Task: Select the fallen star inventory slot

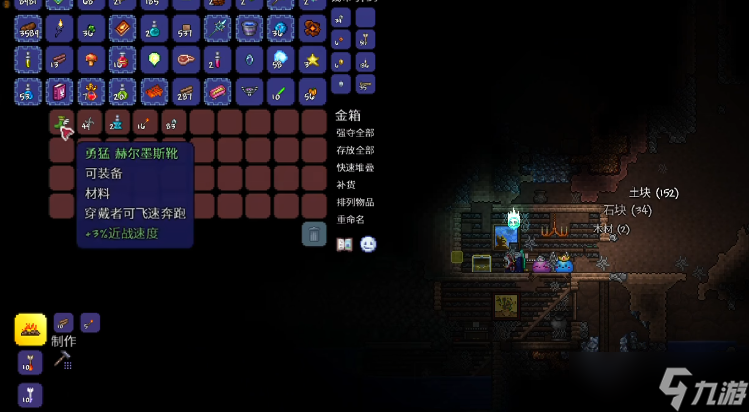Action: point(313,60)
